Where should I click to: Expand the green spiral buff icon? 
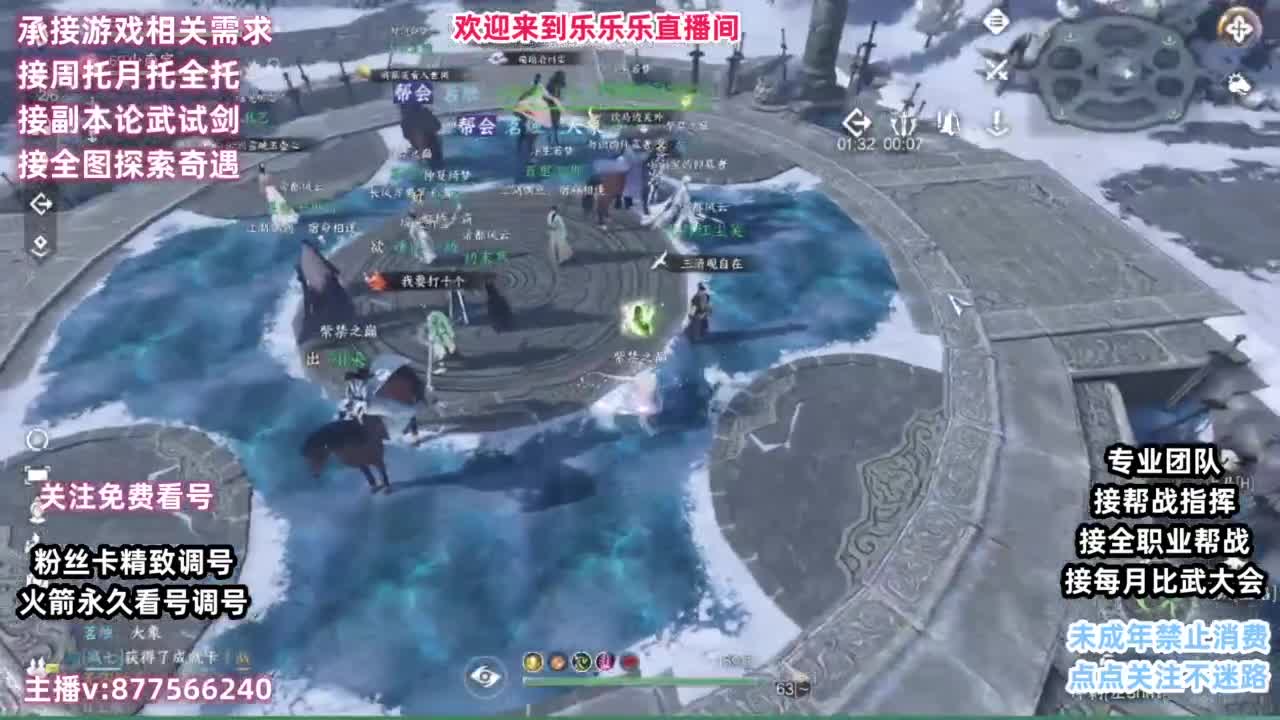pyautogui.click(x=581, y=662)
